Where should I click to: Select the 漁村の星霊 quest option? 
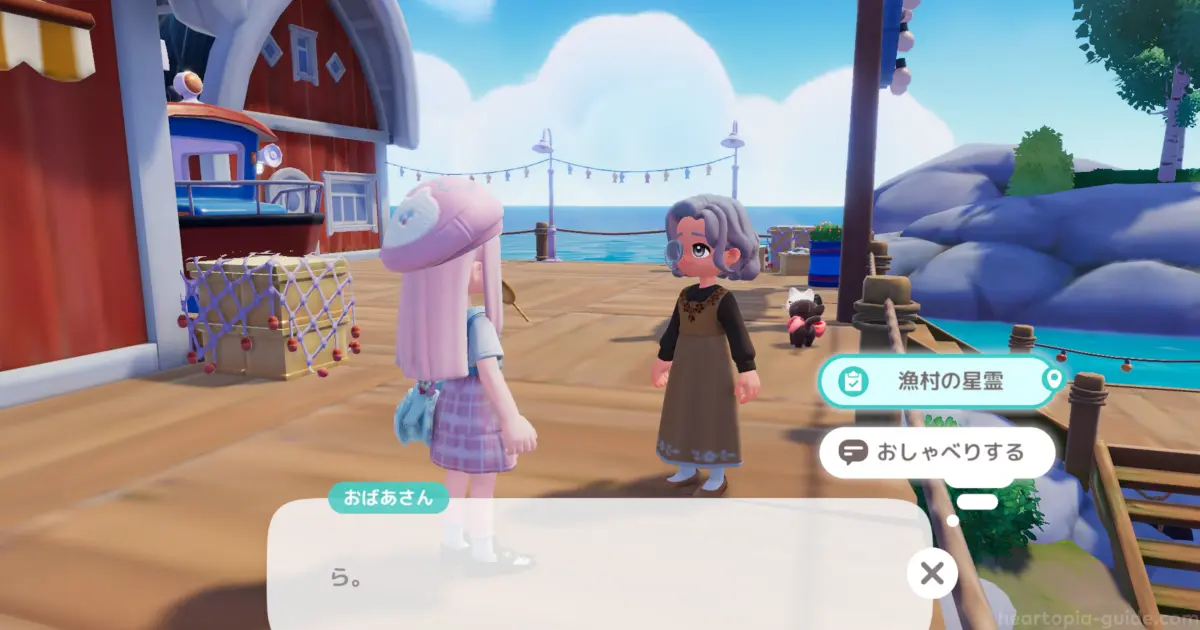(x=937, y=381)
